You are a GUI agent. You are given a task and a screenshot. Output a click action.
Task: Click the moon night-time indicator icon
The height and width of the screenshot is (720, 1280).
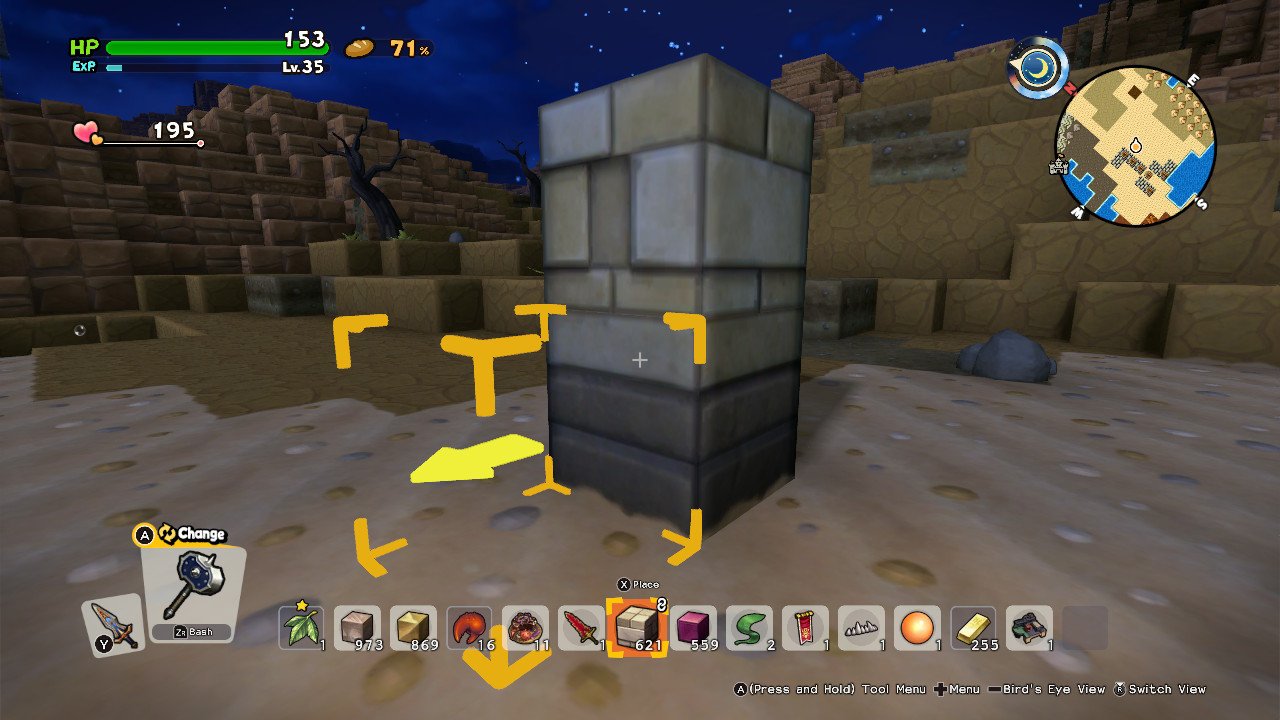(x=1038, y=67)
